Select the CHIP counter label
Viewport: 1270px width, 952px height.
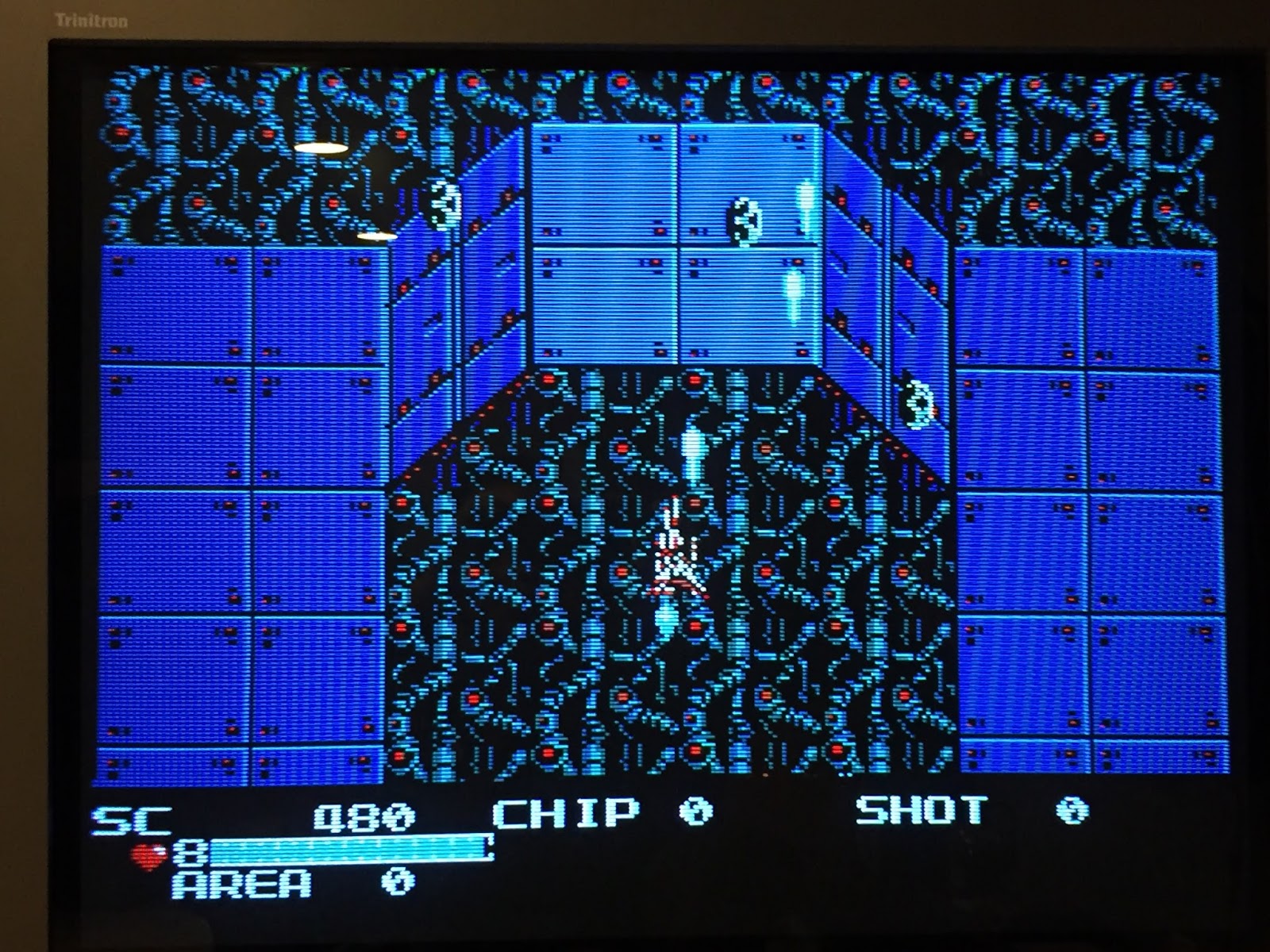(x=564, y=813)
